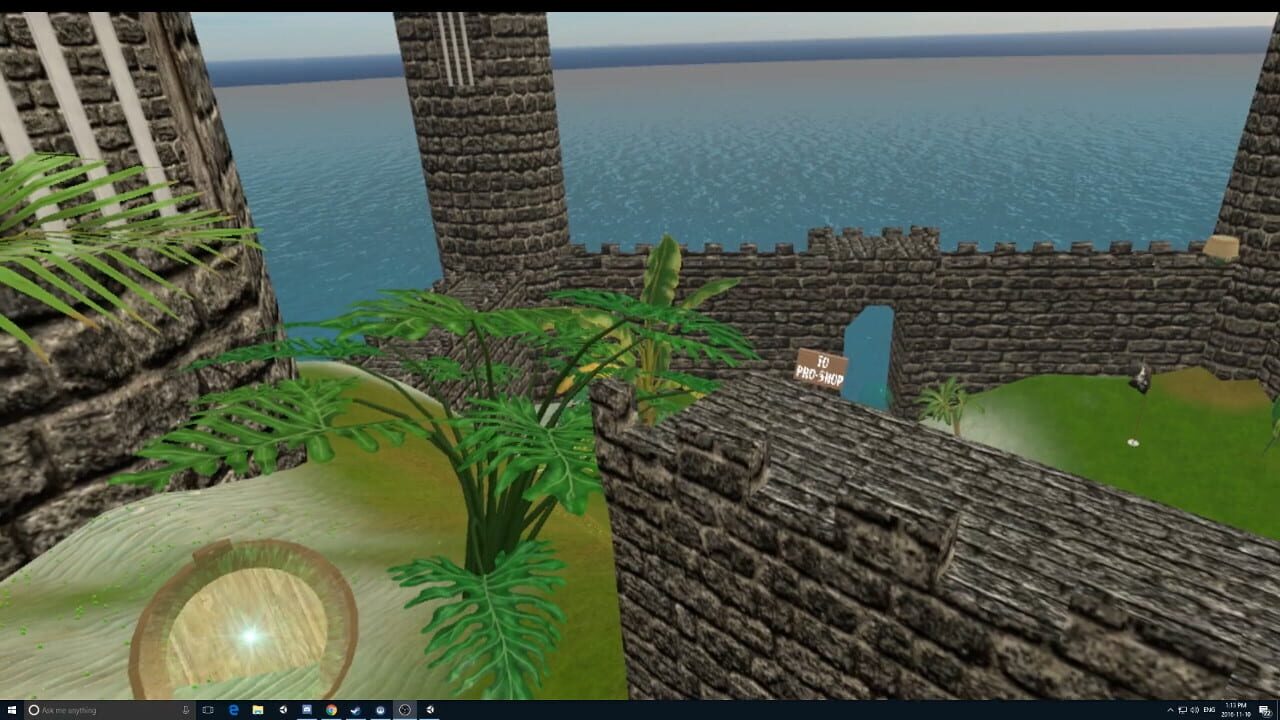Open File Explorer from the taskbar
The image size is (1280, 720).
click(x=256, y=710)
